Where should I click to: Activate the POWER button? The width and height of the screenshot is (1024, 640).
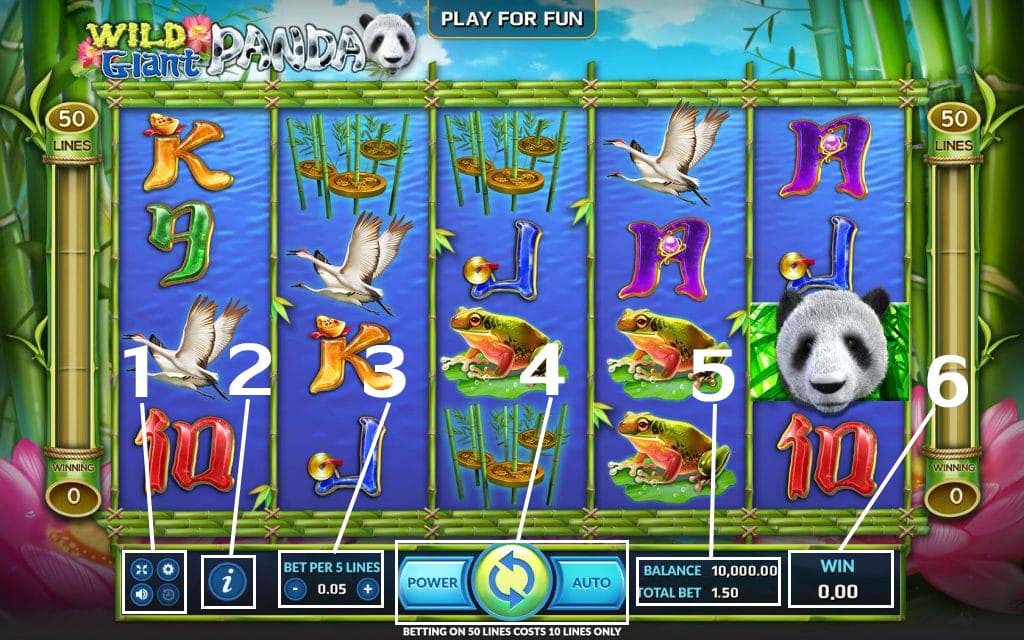[432, 582]
